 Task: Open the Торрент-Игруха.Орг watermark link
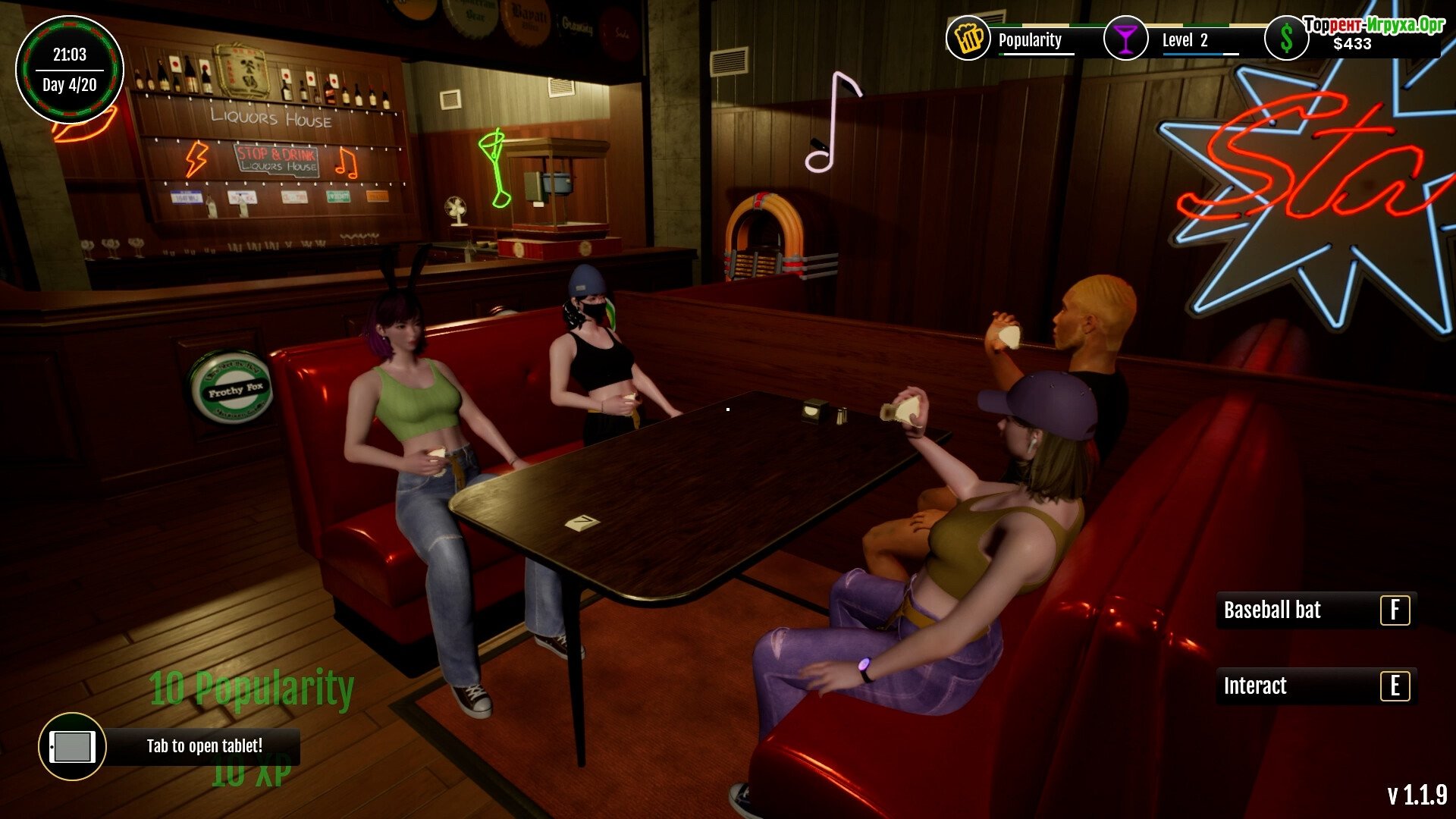click(1373, 24)
